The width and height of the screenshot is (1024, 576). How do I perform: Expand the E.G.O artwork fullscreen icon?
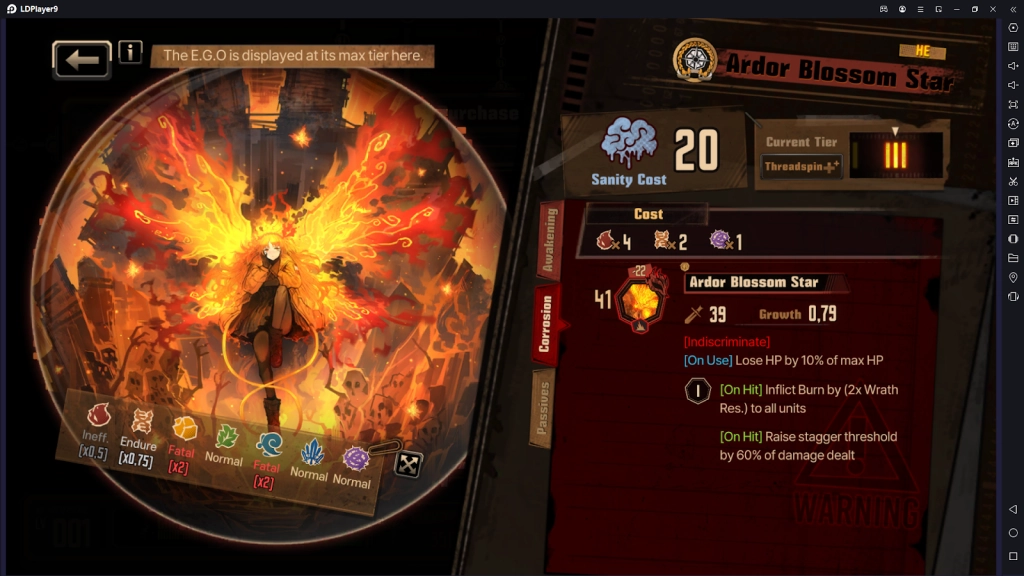408,464
